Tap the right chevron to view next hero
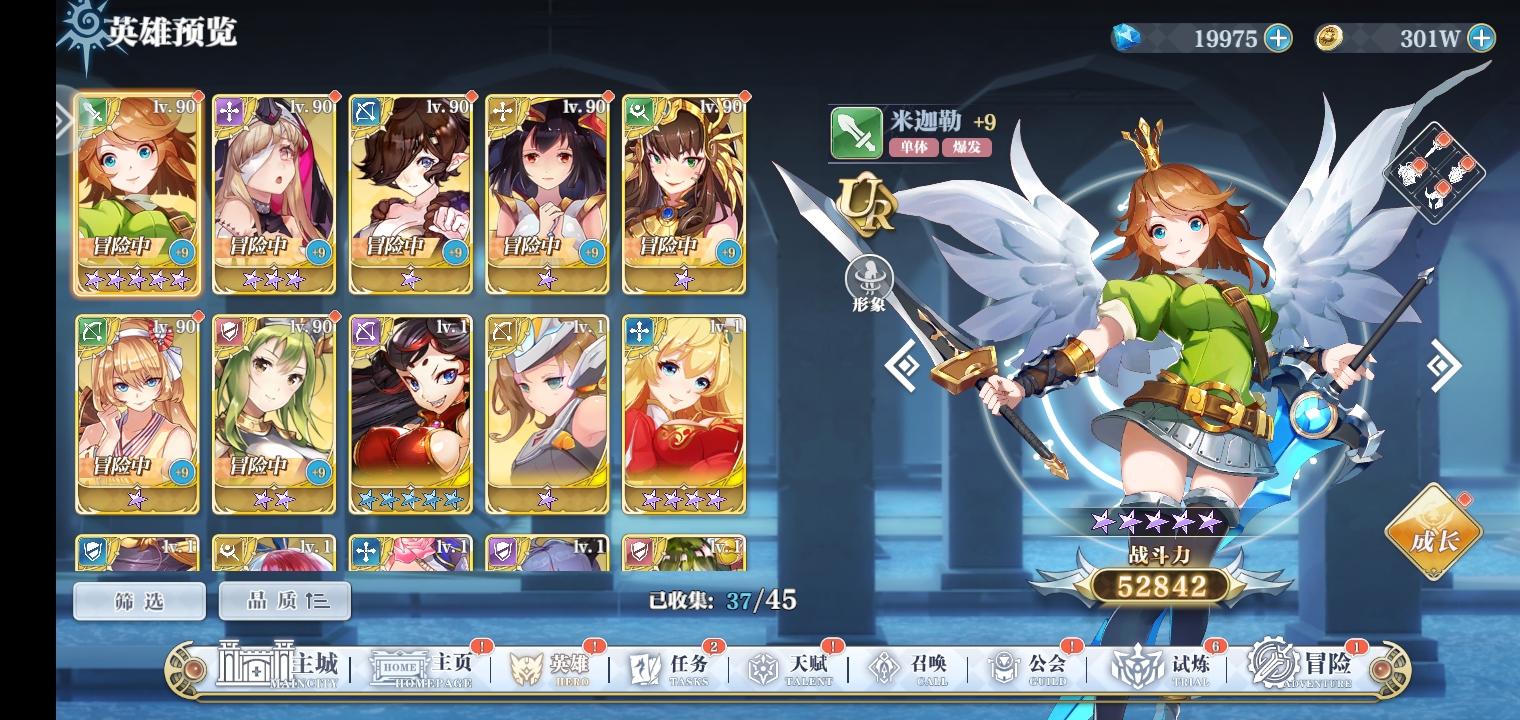Screen dimensions: 1520x720 coord(1440,365)
